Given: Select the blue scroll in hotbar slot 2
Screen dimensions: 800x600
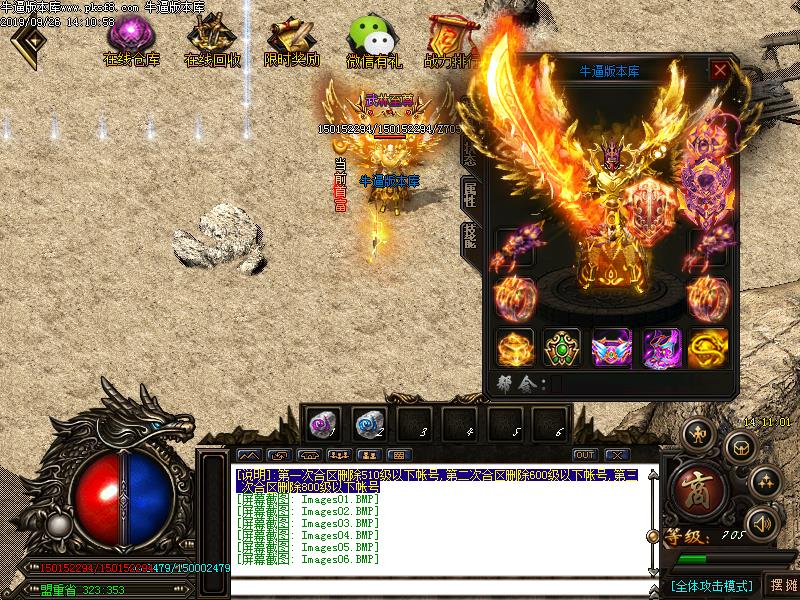Looking at the screenshot, I should [367, 423].
